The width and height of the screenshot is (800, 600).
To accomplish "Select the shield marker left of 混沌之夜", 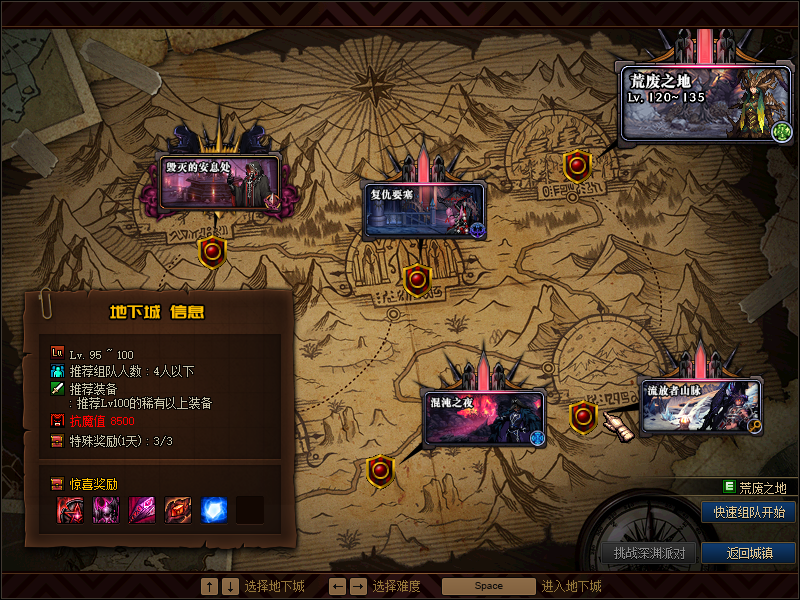I will [381, 469].
